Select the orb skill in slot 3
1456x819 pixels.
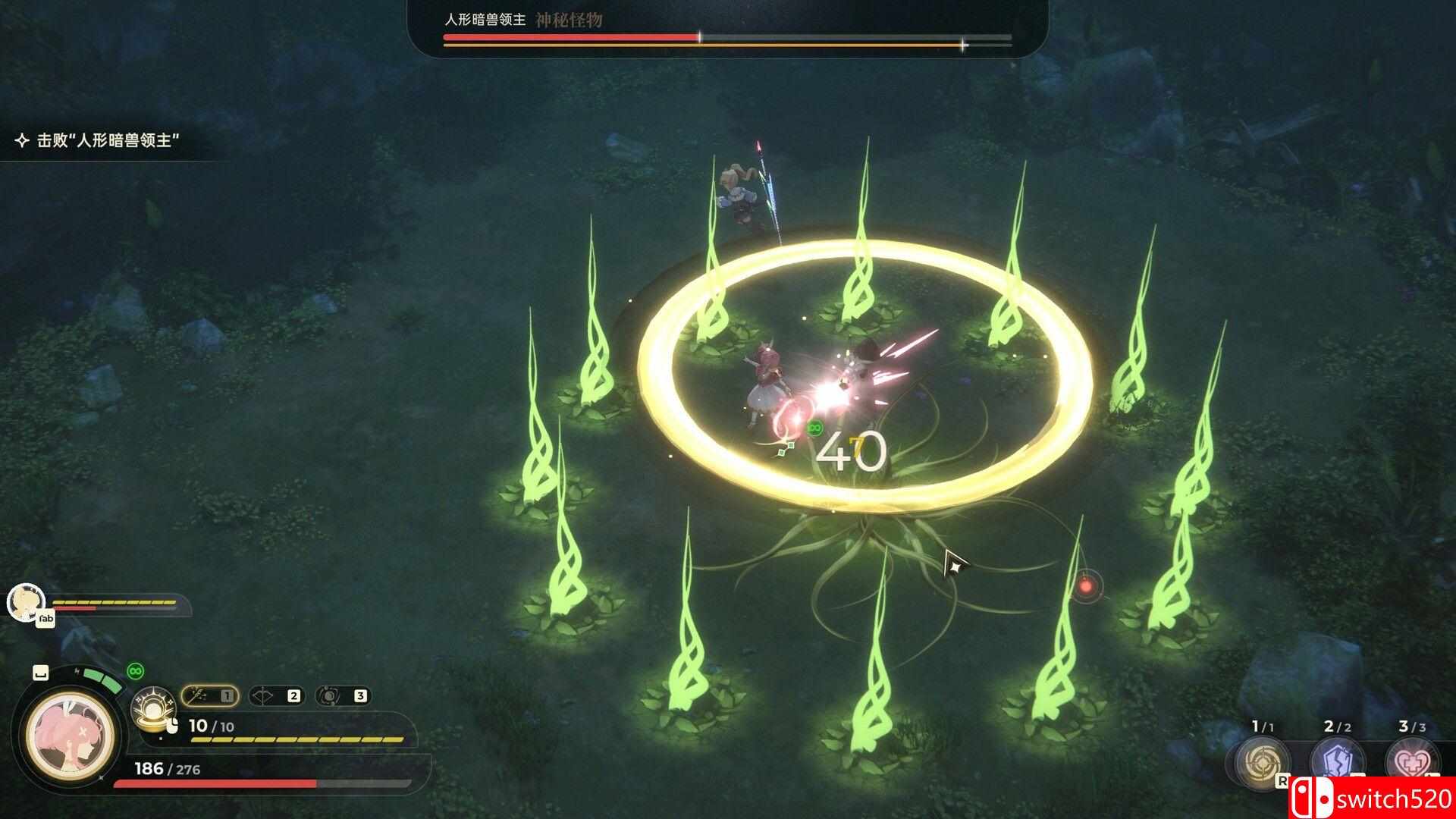pyautogui.click(x=331, y=696)
